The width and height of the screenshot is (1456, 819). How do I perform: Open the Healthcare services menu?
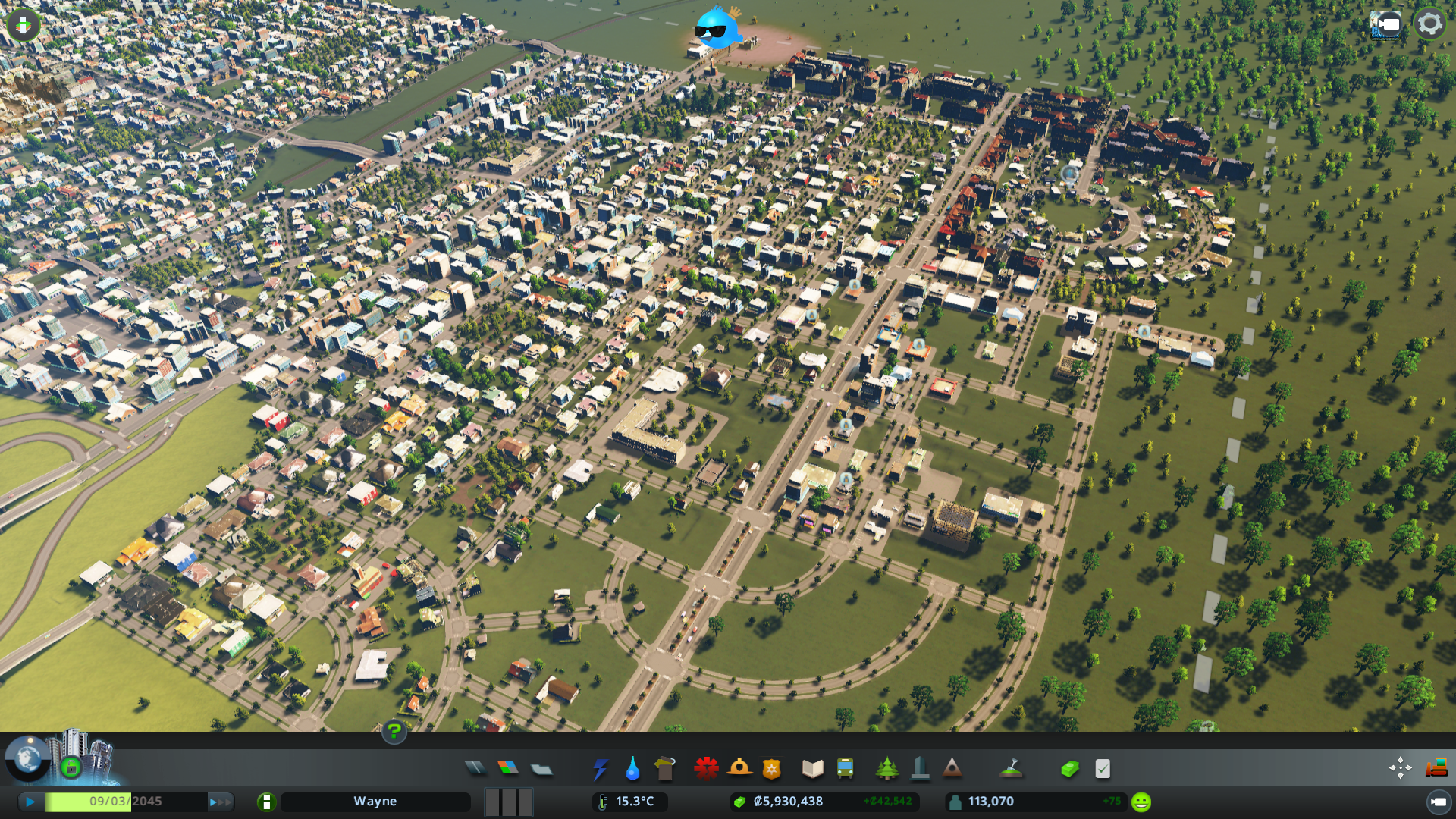pos(706,768)
